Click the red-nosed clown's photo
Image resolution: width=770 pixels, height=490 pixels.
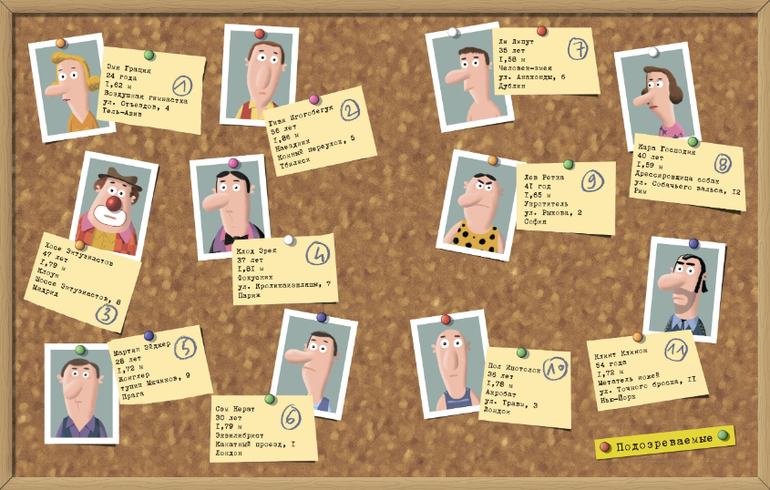(113, 206)
